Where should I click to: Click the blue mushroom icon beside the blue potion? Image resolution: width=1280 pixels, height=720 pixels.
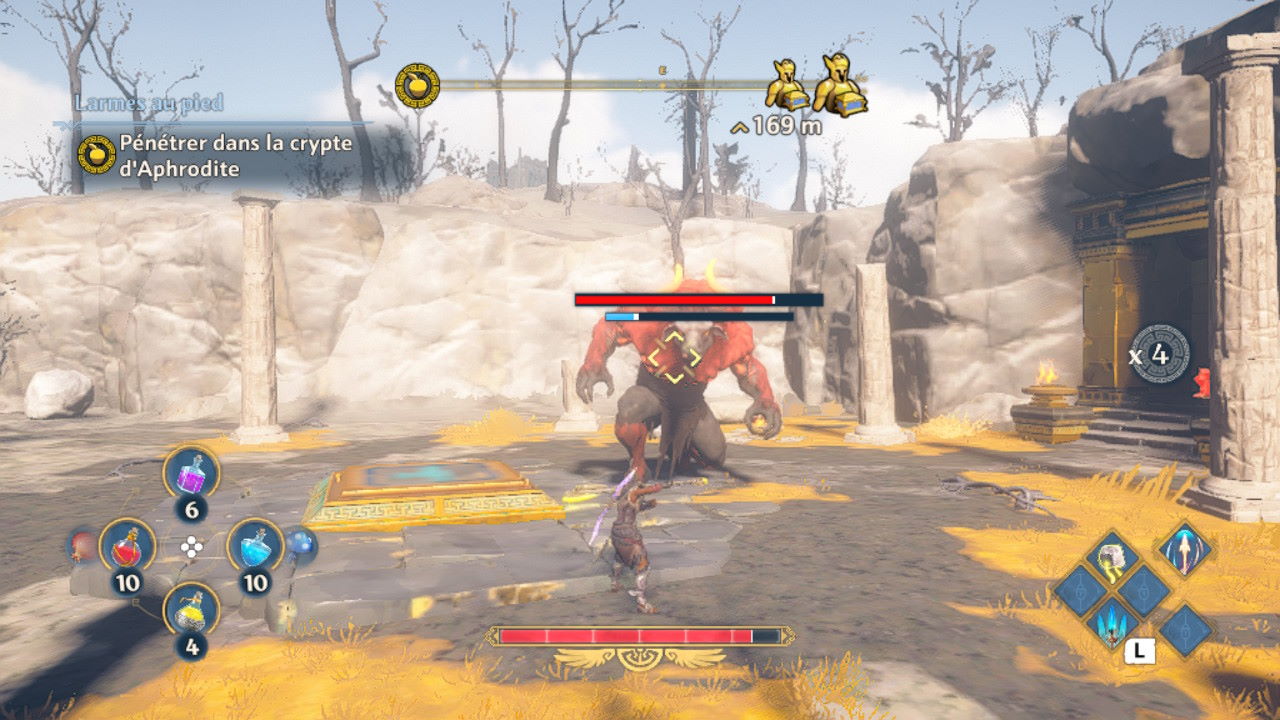tap(301, 545)
